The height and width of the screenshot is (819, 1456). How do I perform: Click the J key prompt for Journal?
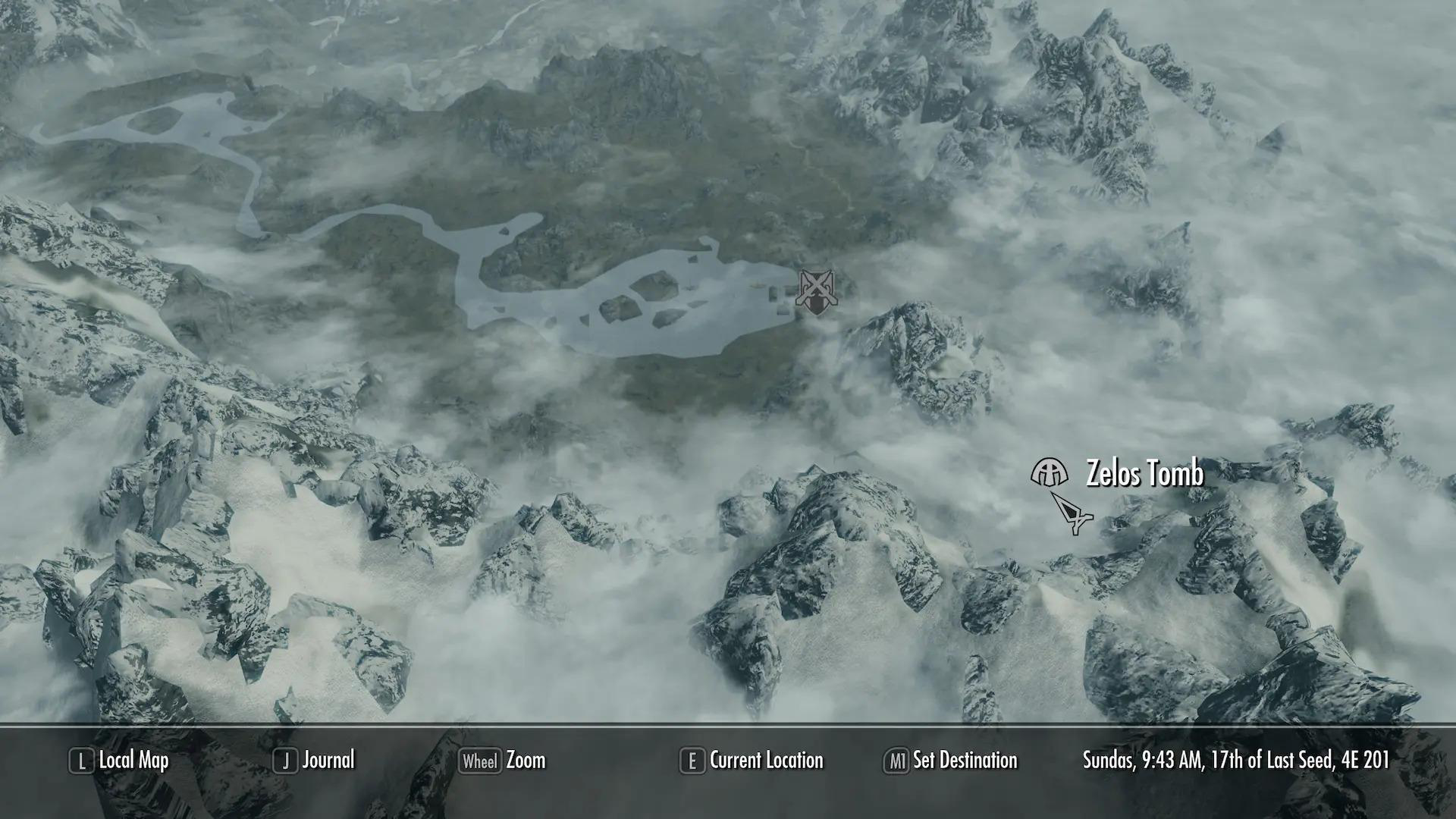(285, 761)
